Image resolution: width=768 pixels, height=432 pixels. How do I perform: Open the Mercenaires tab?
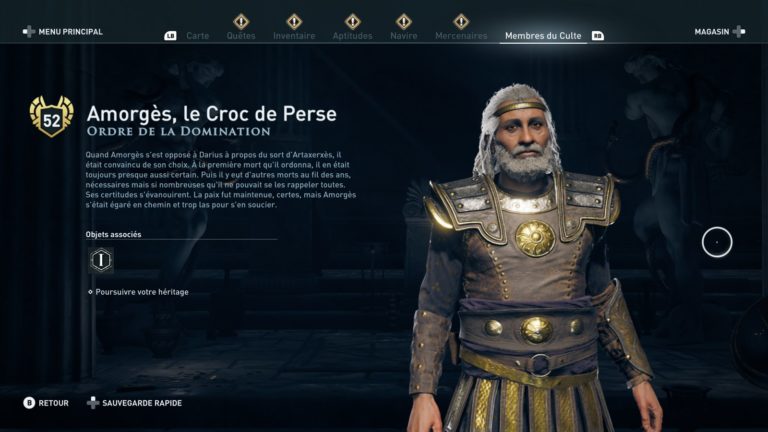coord(461,36)
